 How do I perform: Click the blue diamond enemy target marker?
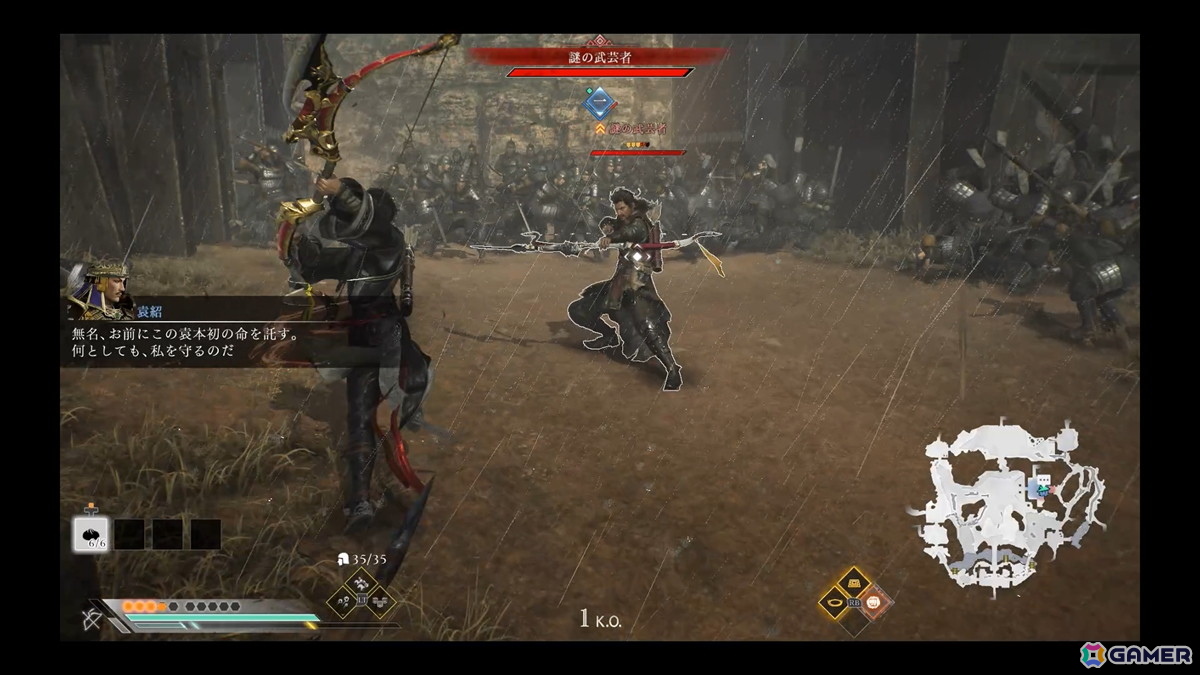(x=599, y=104)
